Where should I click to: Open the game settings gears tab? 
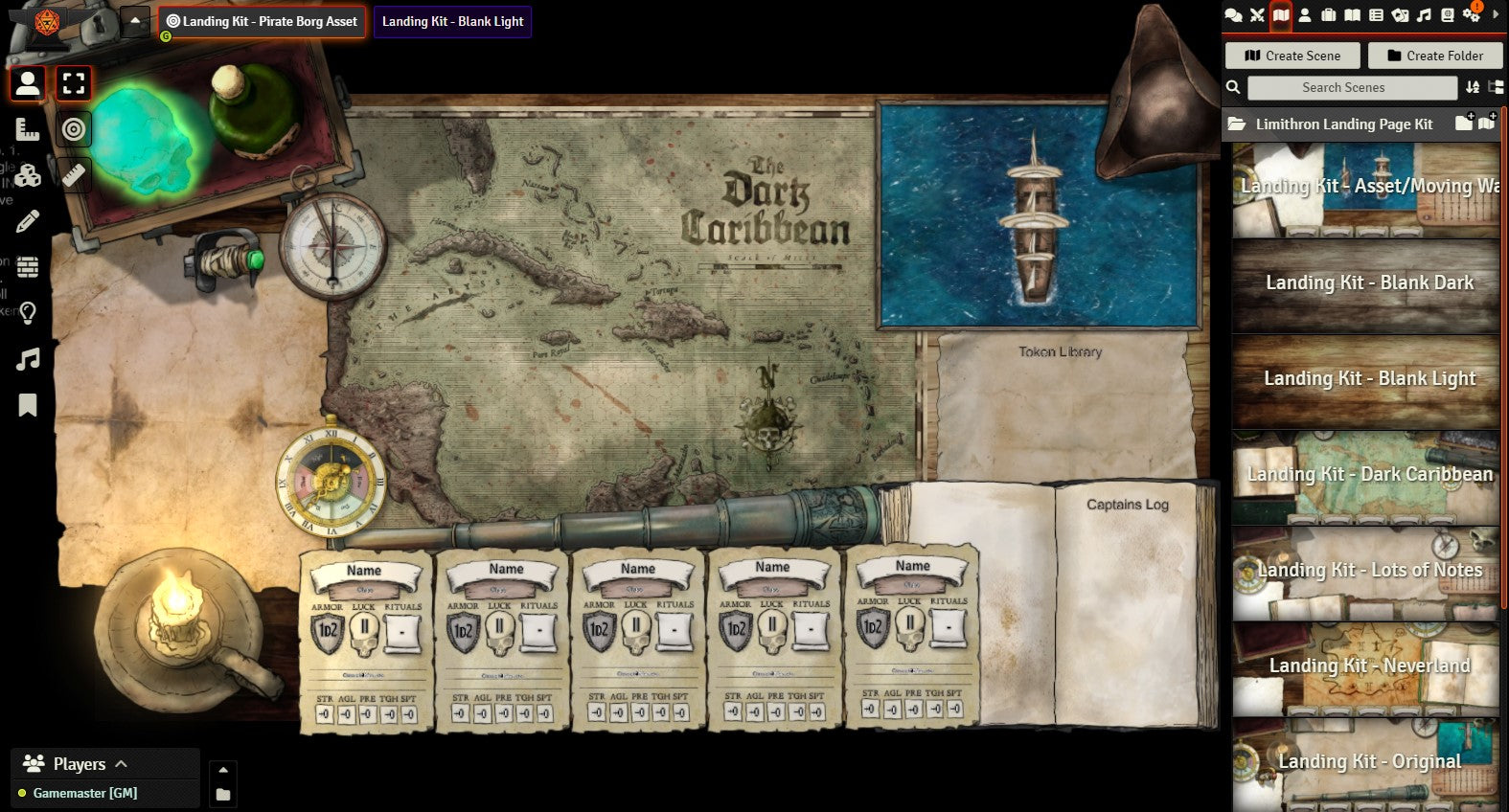(1471, 15)
